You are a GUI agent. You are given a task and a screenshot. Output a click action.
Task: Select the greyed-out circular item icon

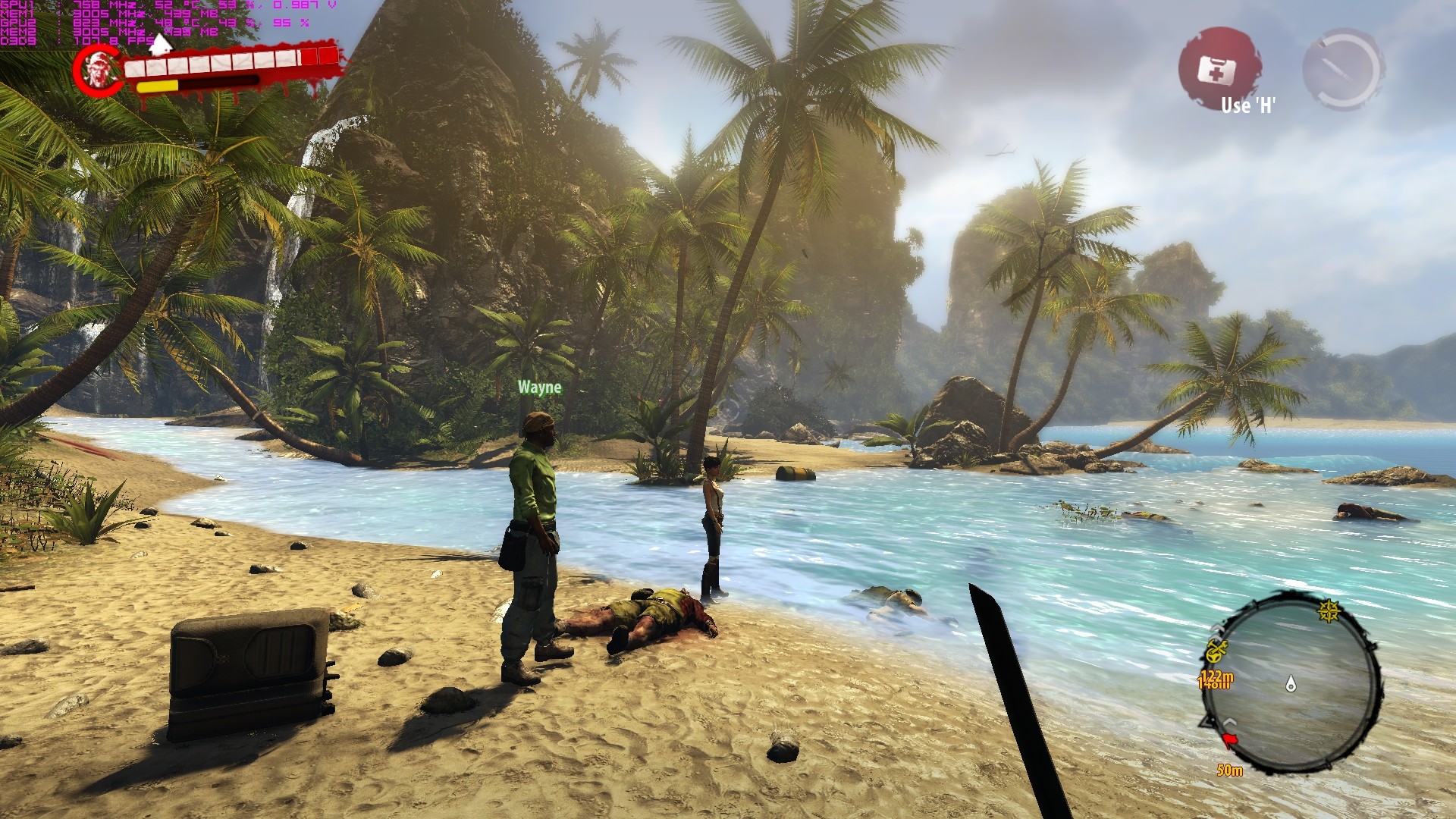tap(1343, 69)
